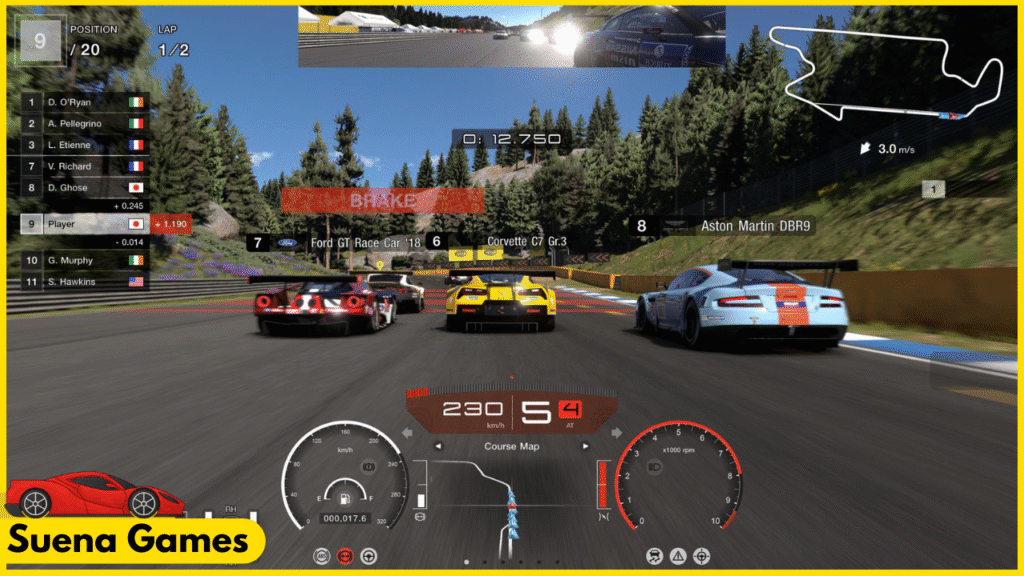Toggle the red traction control icon
The height and width of the screenshot is (576, 1024).
pos(345,555)
